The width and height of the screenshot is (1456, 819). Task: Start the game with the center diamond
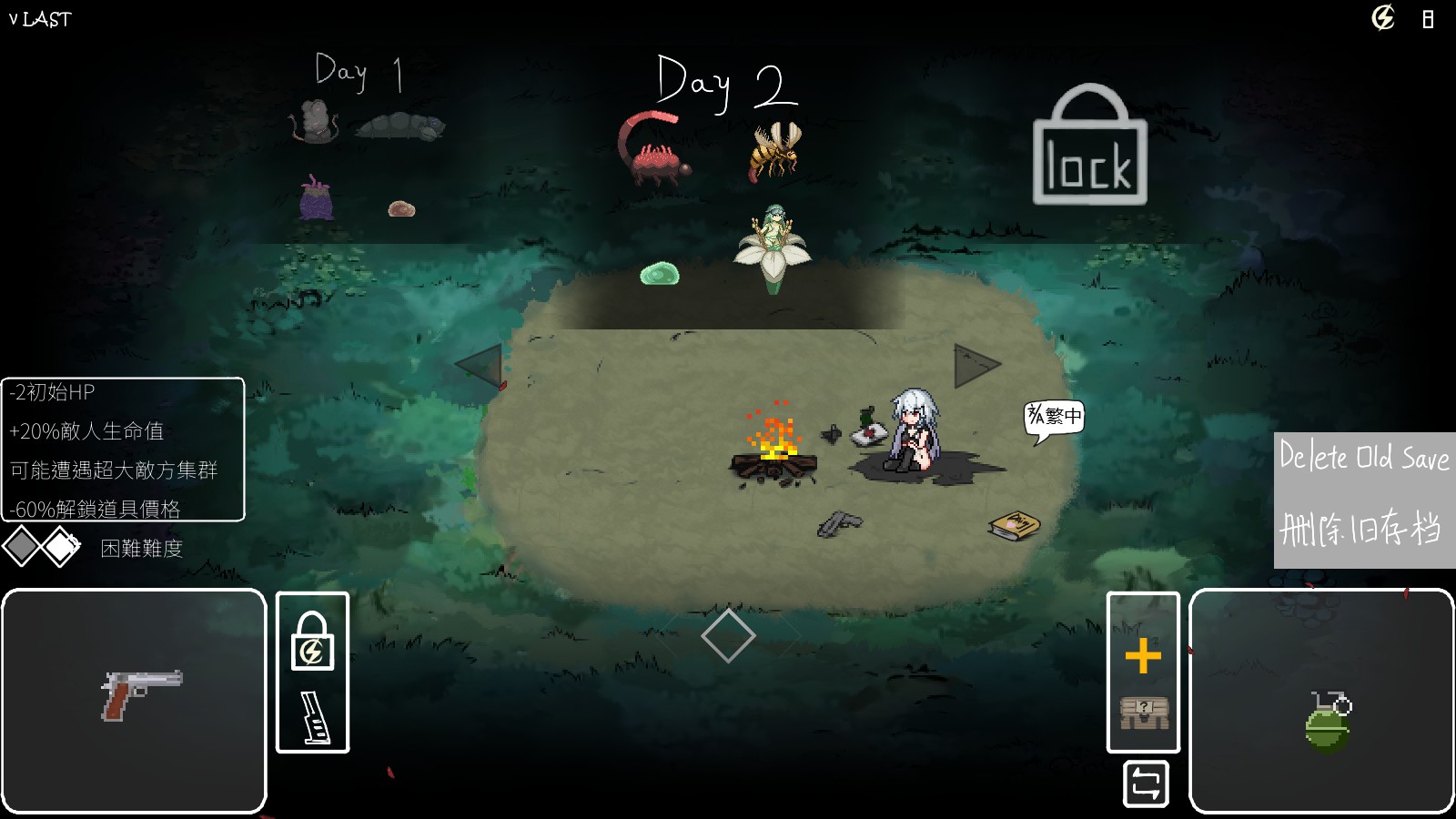[728, 636]
